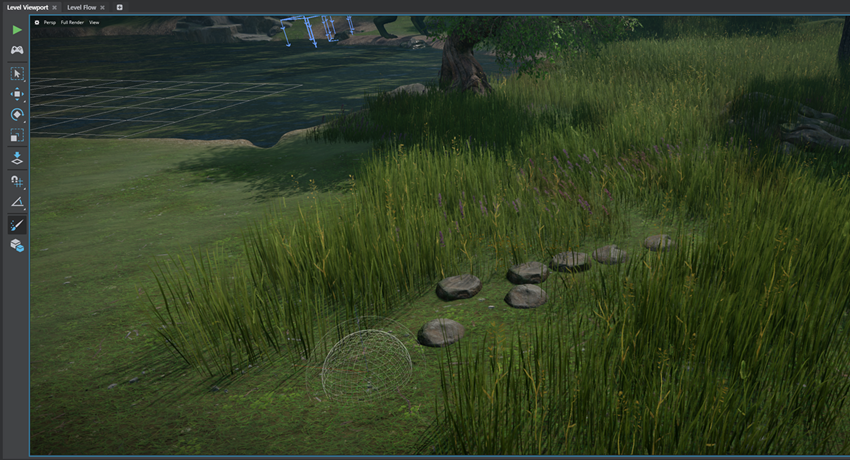Select the paintbrush tool
Image resolution: width=850 pixels, height=460 pixels.
(x=17, y=225)
